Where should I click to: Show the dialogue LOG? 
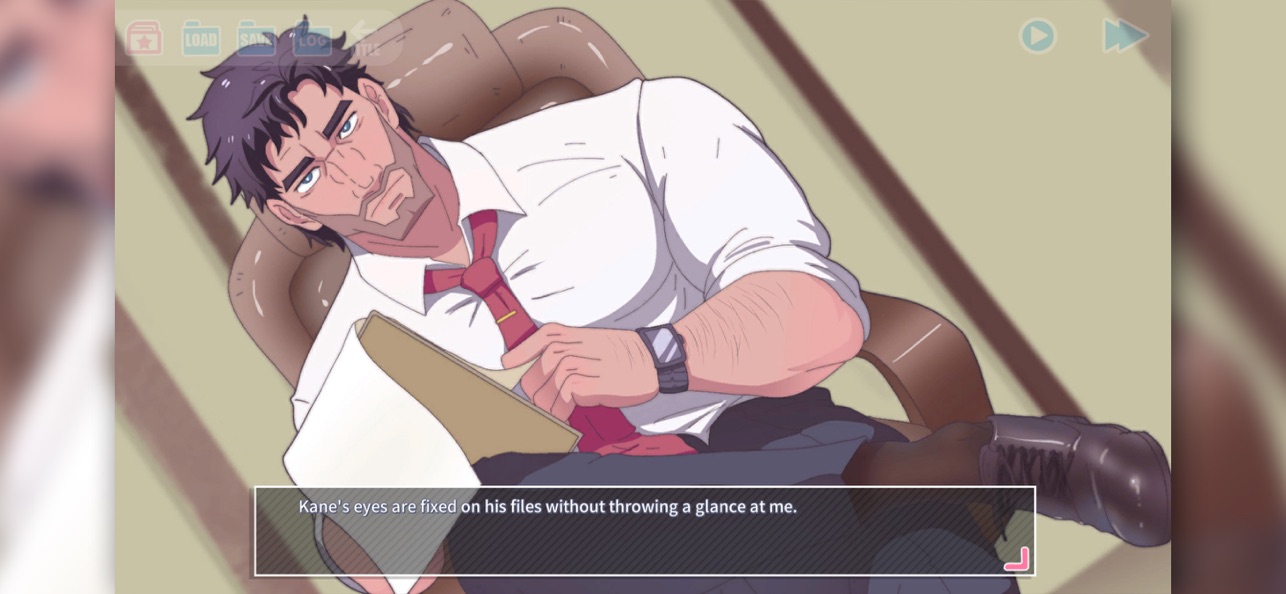tap(312, 38)
